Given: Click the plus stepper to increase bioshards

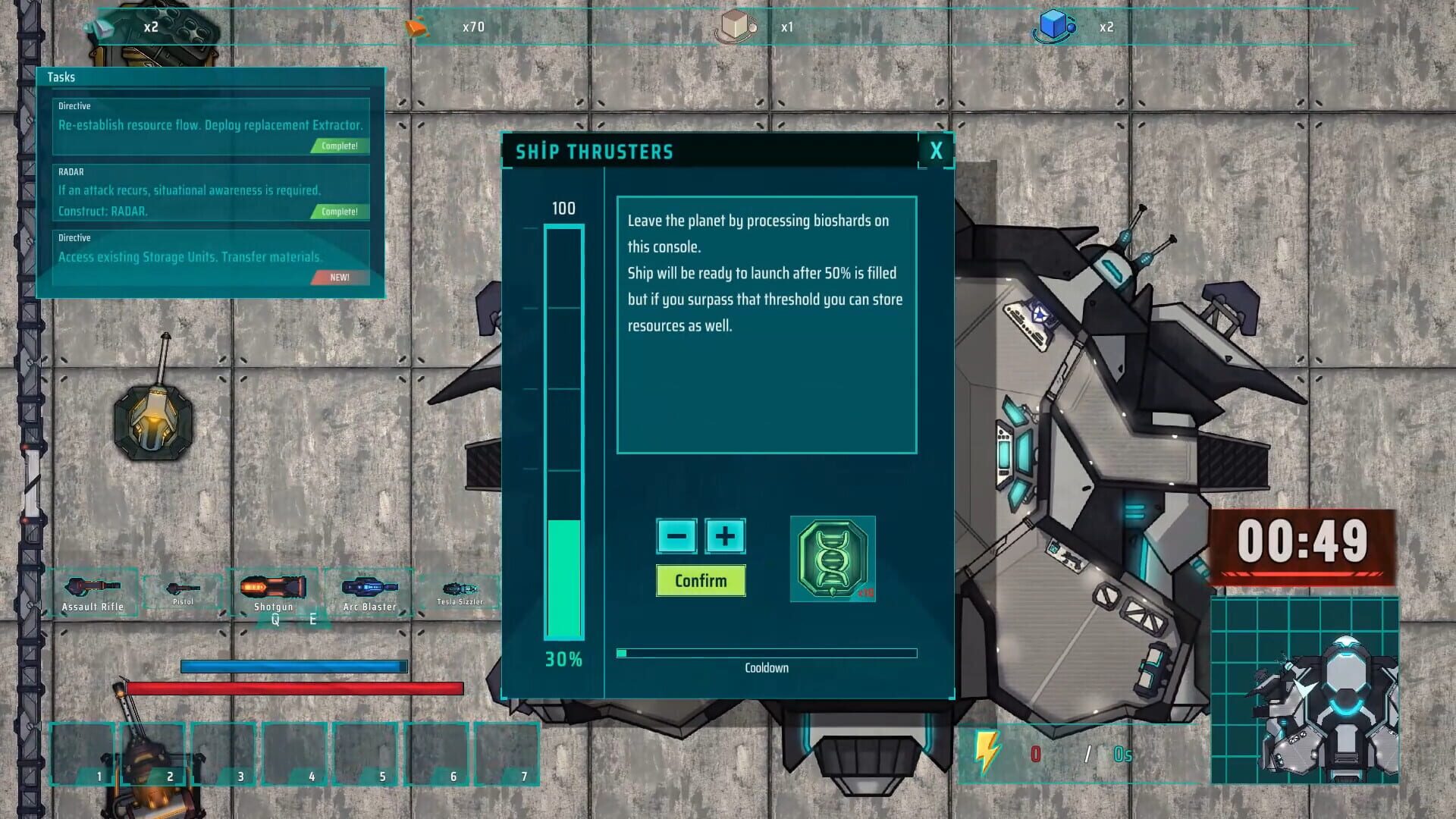Looking at the screenshot, I should point(724,536).
